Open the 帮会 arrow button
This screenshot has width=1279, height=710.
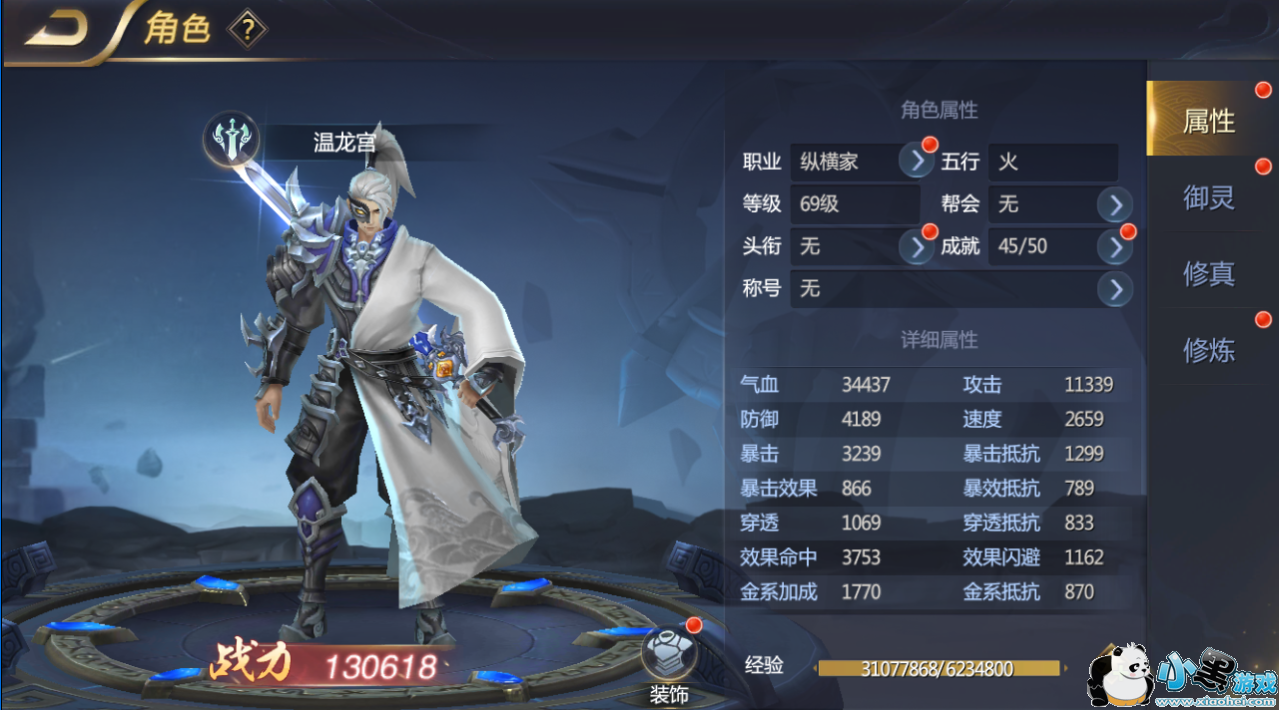1114,205
